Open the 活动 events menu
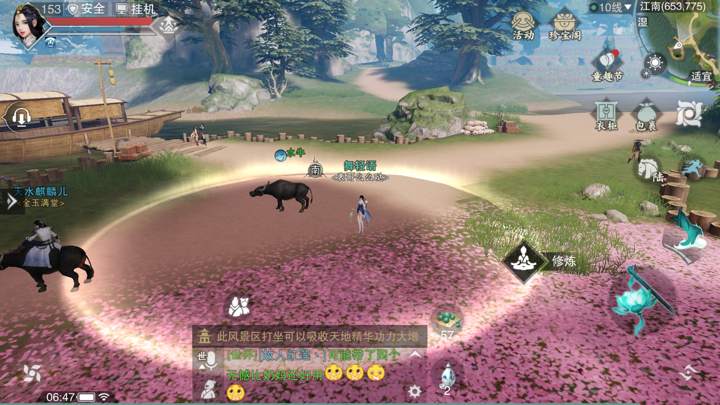The width and height of the screenshot is (720, 405). (x=523, y=23)
